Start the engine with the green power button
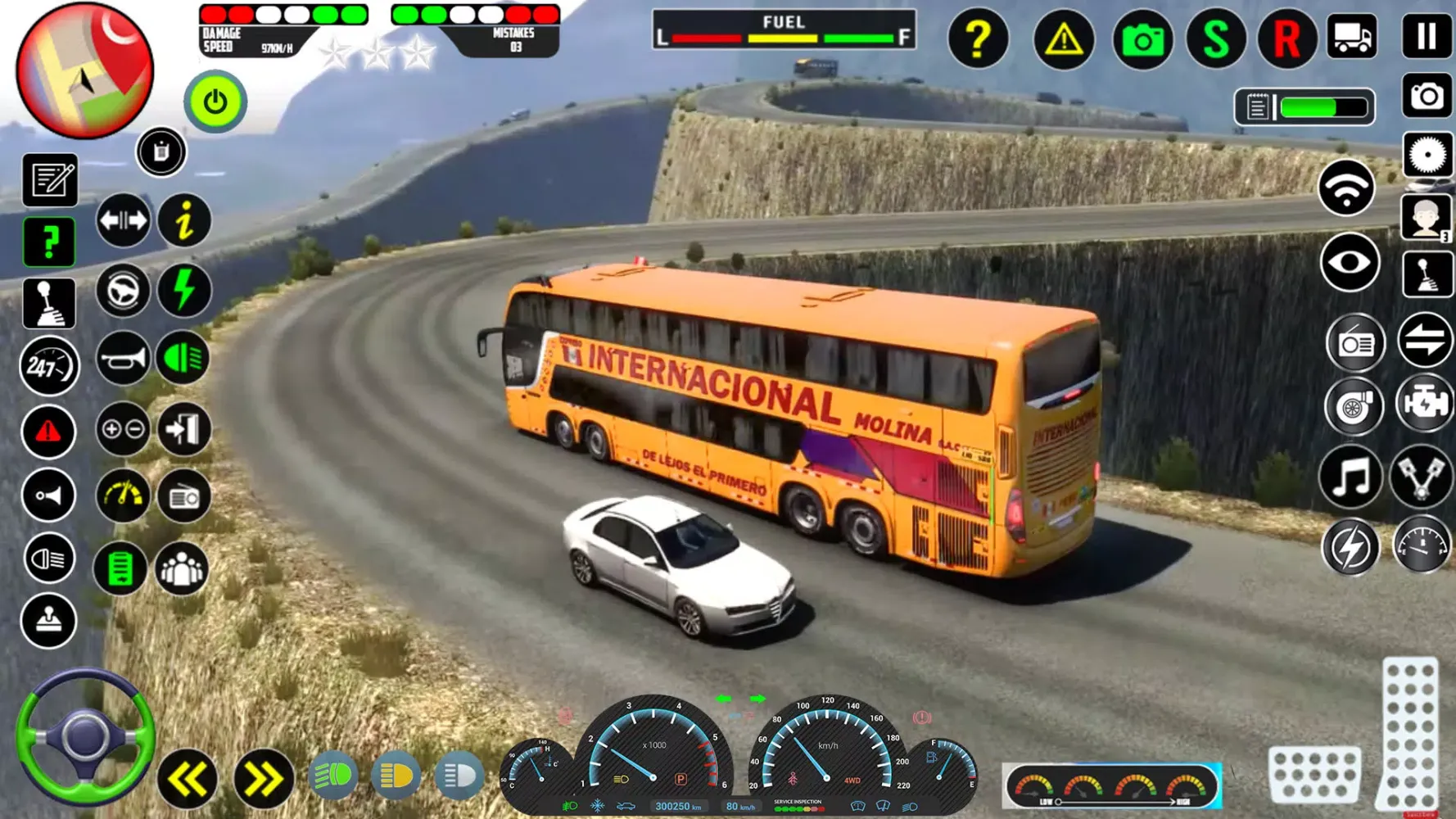The height and width of the screenshot is (819, 1456). (214, 101)
